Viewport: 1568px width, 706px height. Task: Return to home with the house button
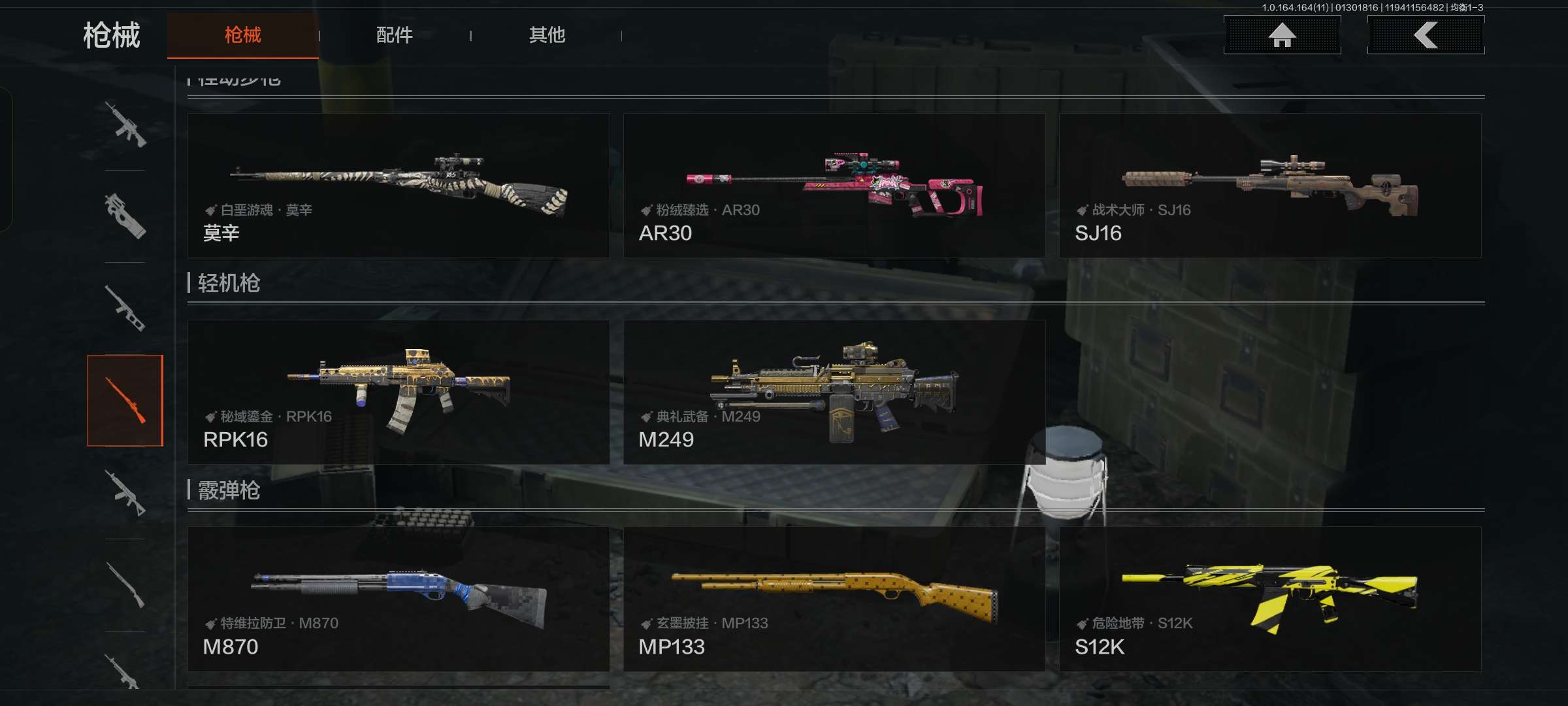pos(1282,35)
